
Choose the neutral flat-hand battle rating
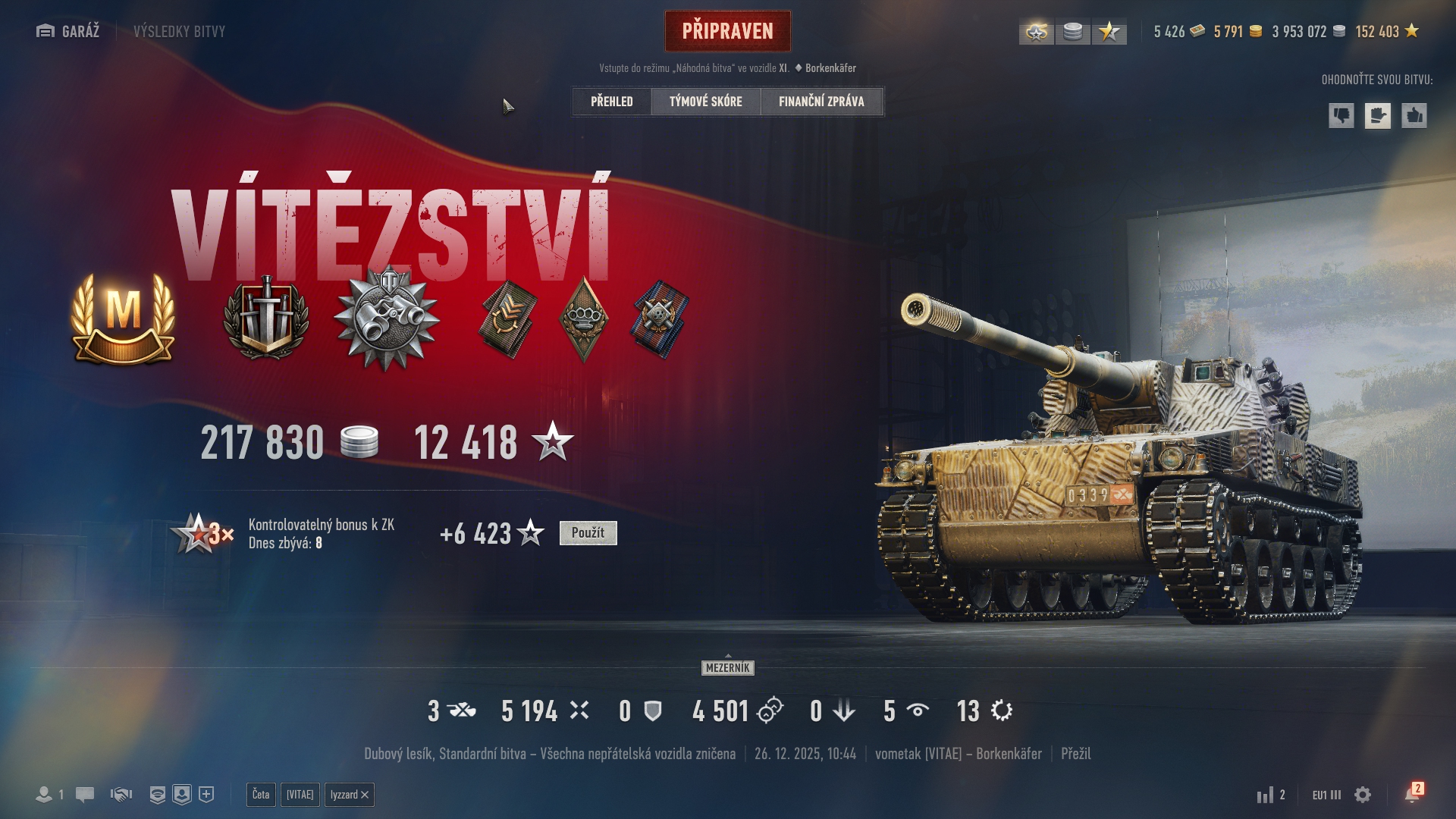tap(1377, 116)
